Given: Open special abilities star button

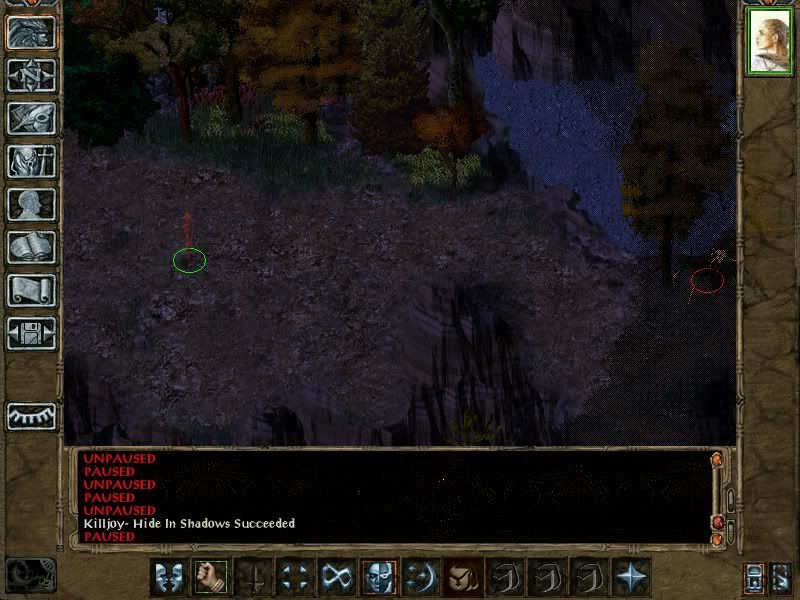Looking at the screenshot, I should pyautogui.click(x=630, y=576).
